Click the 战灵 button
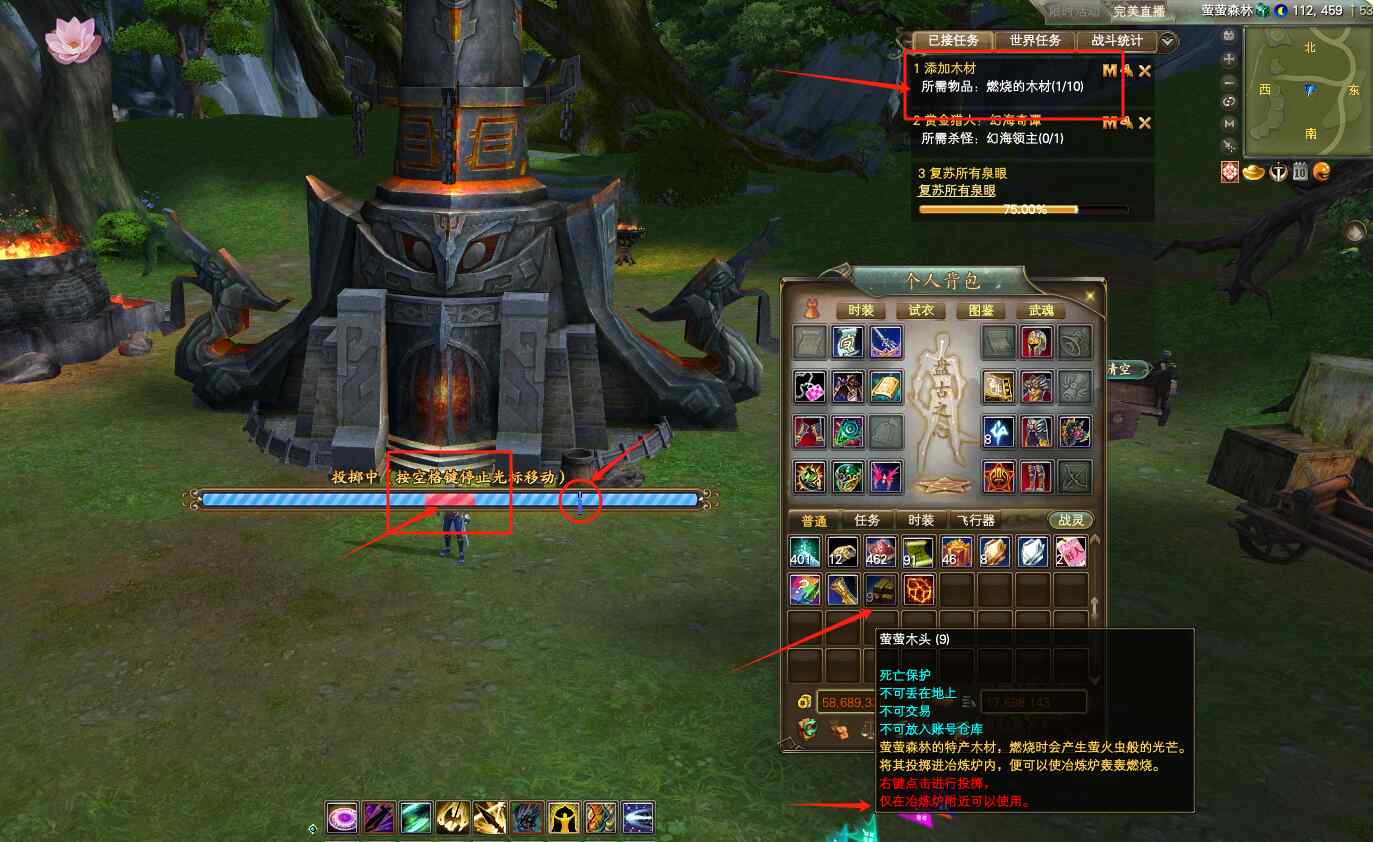1373x842 pixels. pos(1070,521)
